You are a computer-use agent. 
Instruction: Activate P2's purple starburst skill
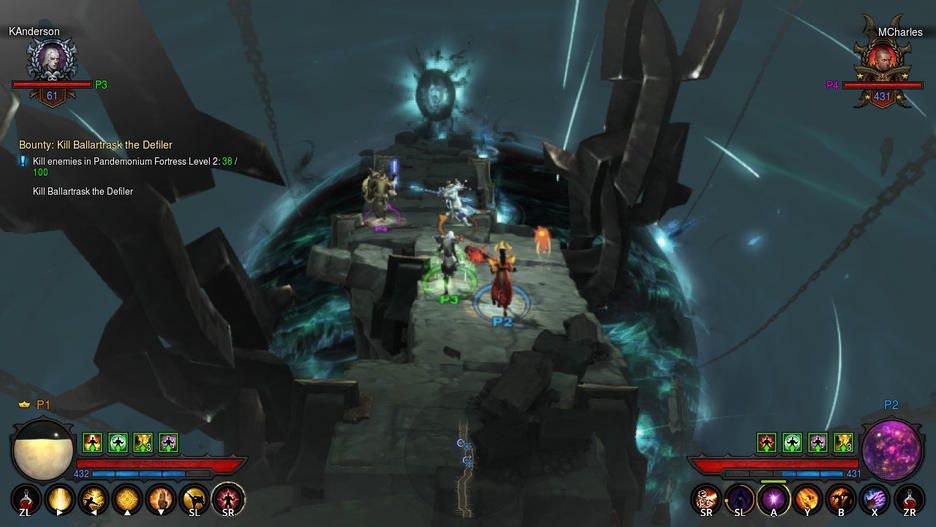click(774, 498)
